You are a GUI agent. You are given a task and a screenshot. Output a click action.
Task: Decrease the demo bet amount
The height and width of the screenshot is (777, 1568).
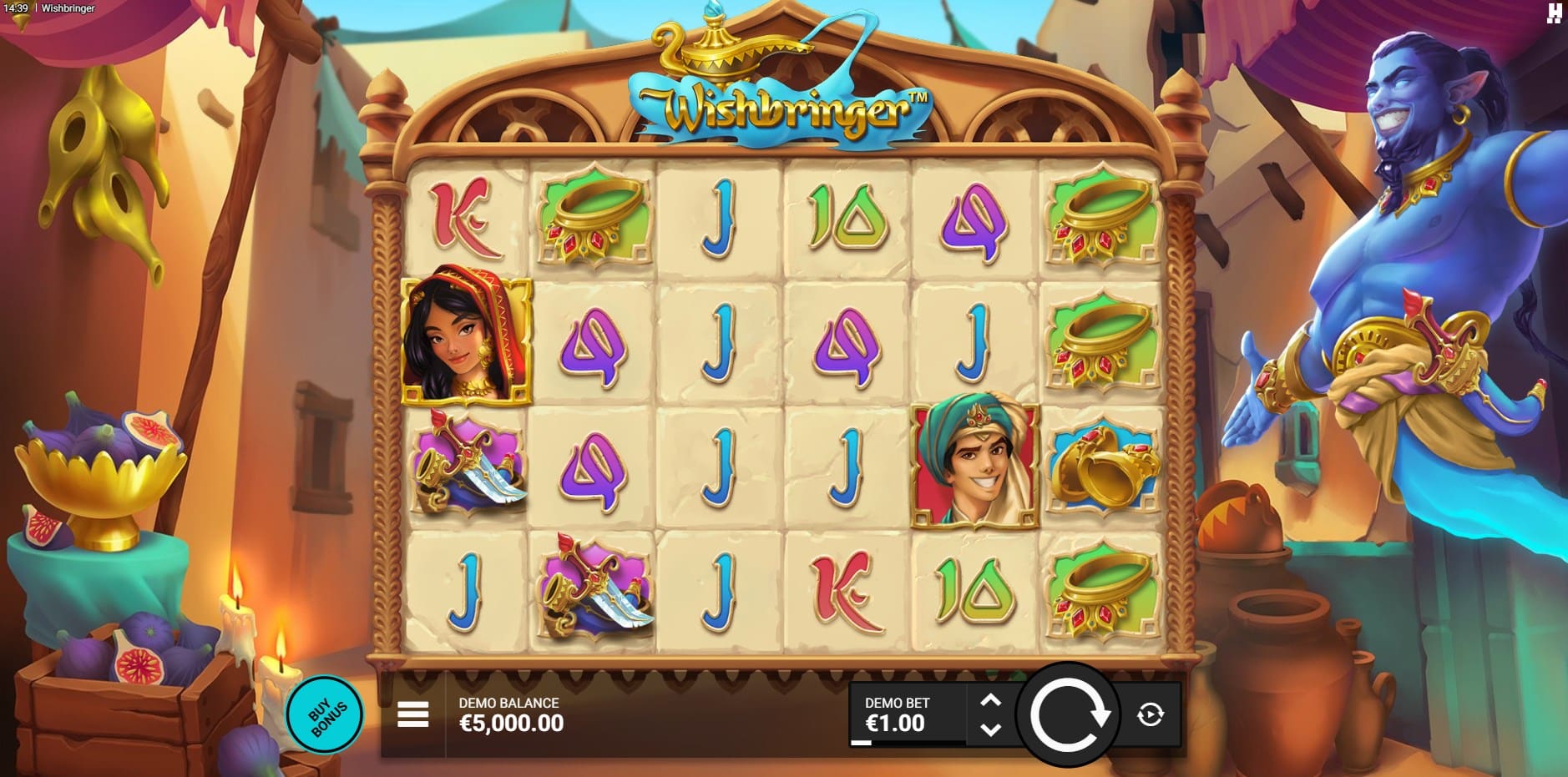point(990,729)
